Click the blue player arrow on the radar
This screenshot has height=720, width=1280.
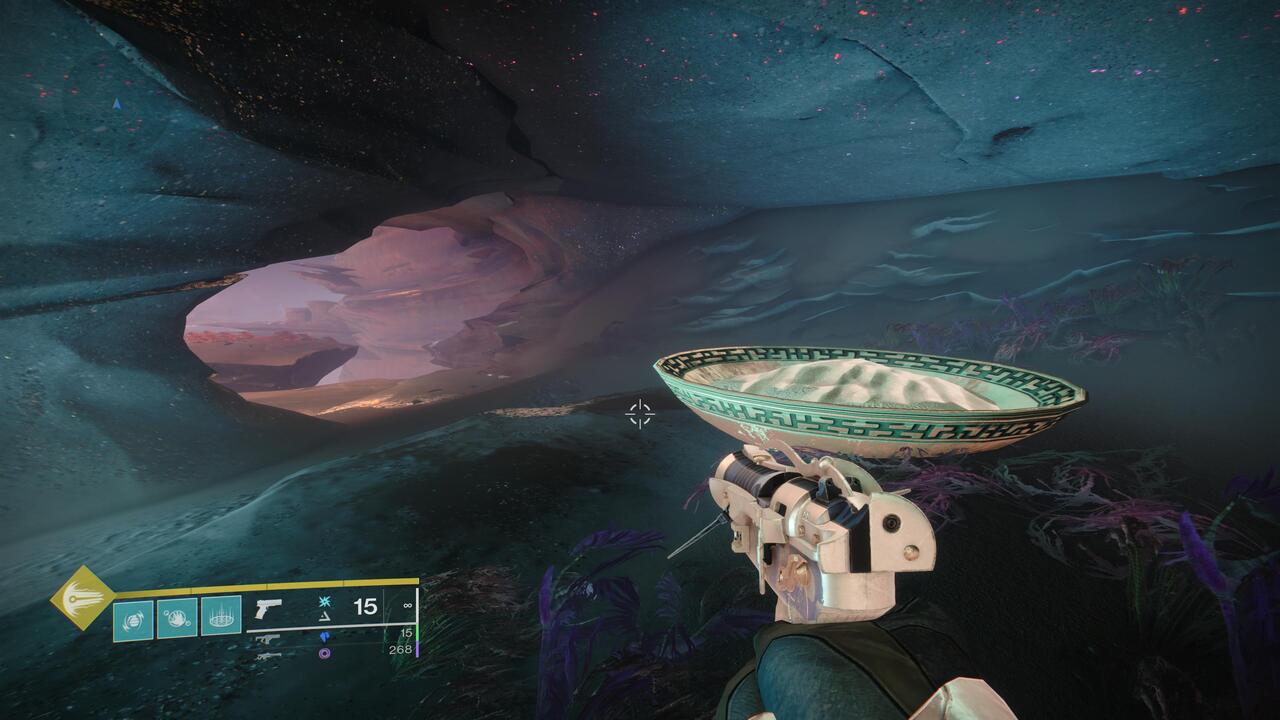click(x=117, y=103)
